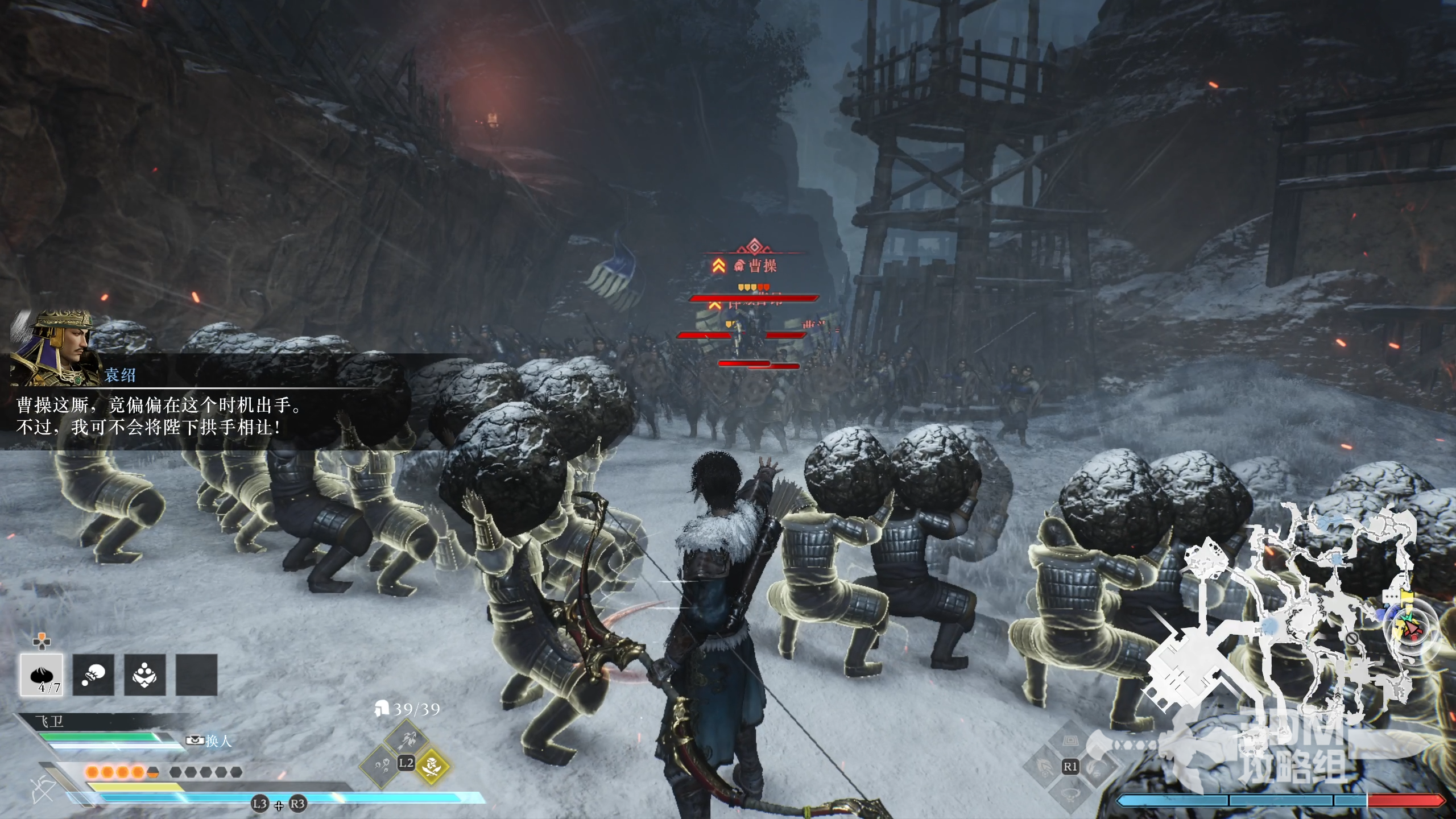Activate the crescent slash battle art

pos(1095,767)
